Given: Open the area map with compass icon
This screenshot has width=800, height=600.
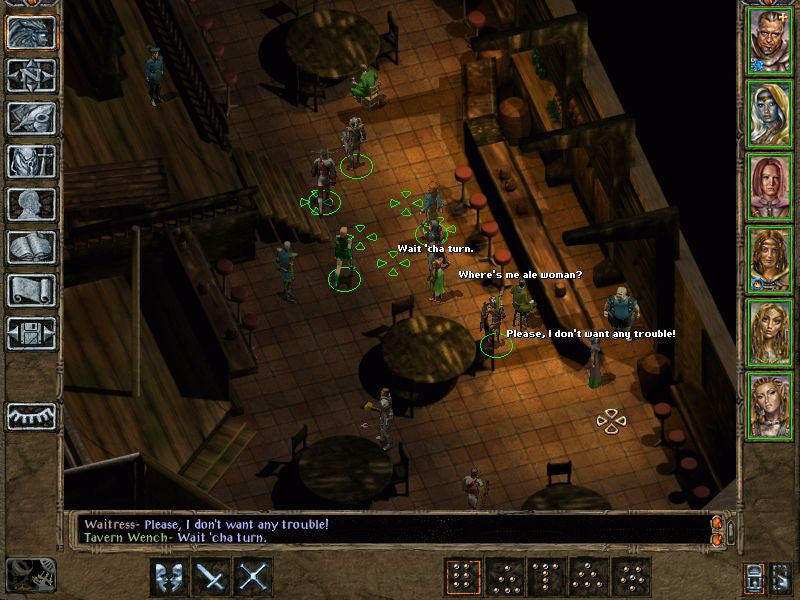Looking at the screenshot, I should [31, 75].
